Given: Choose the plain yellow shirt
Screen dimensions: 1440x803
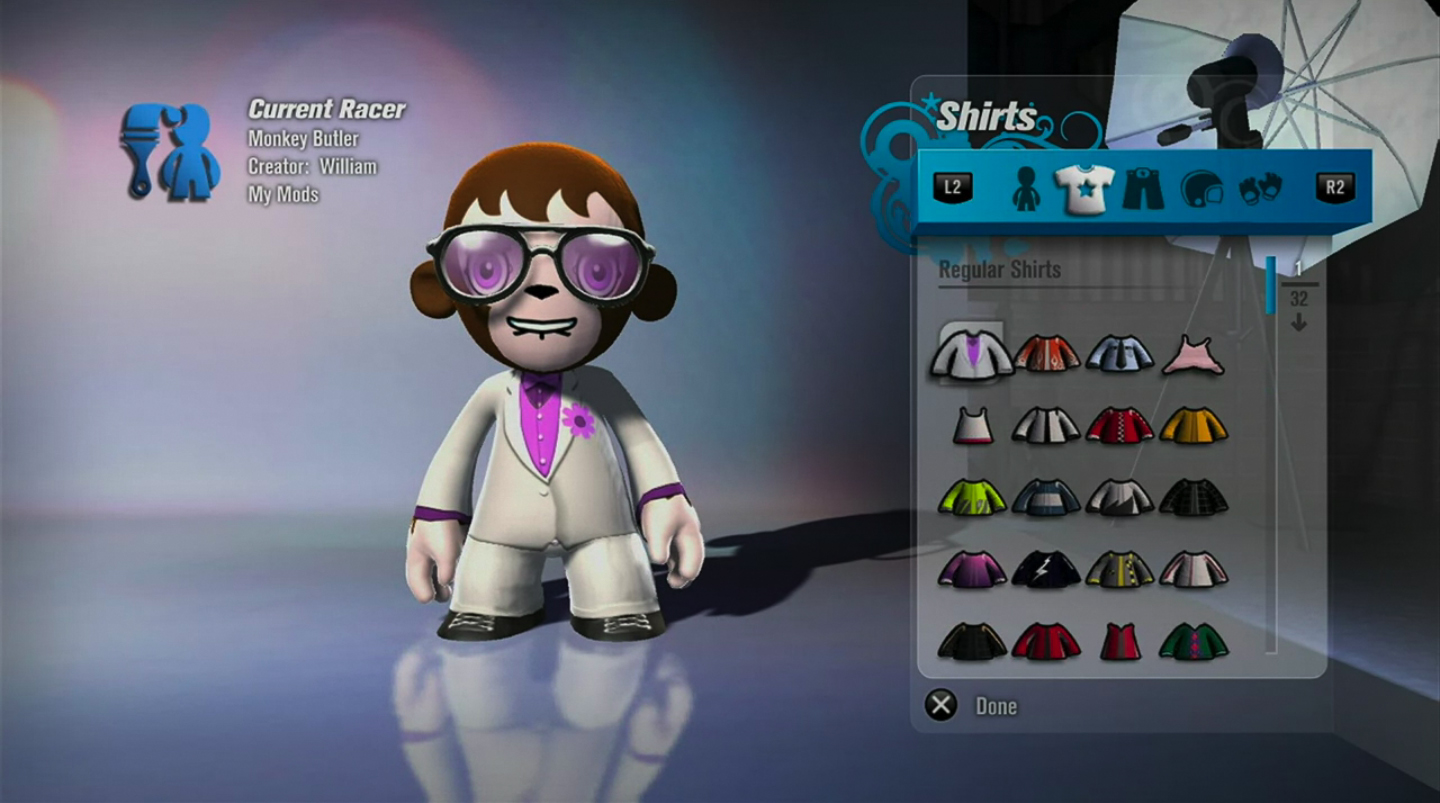Looking at the screenshot, I should click(x=1193, y=426).
